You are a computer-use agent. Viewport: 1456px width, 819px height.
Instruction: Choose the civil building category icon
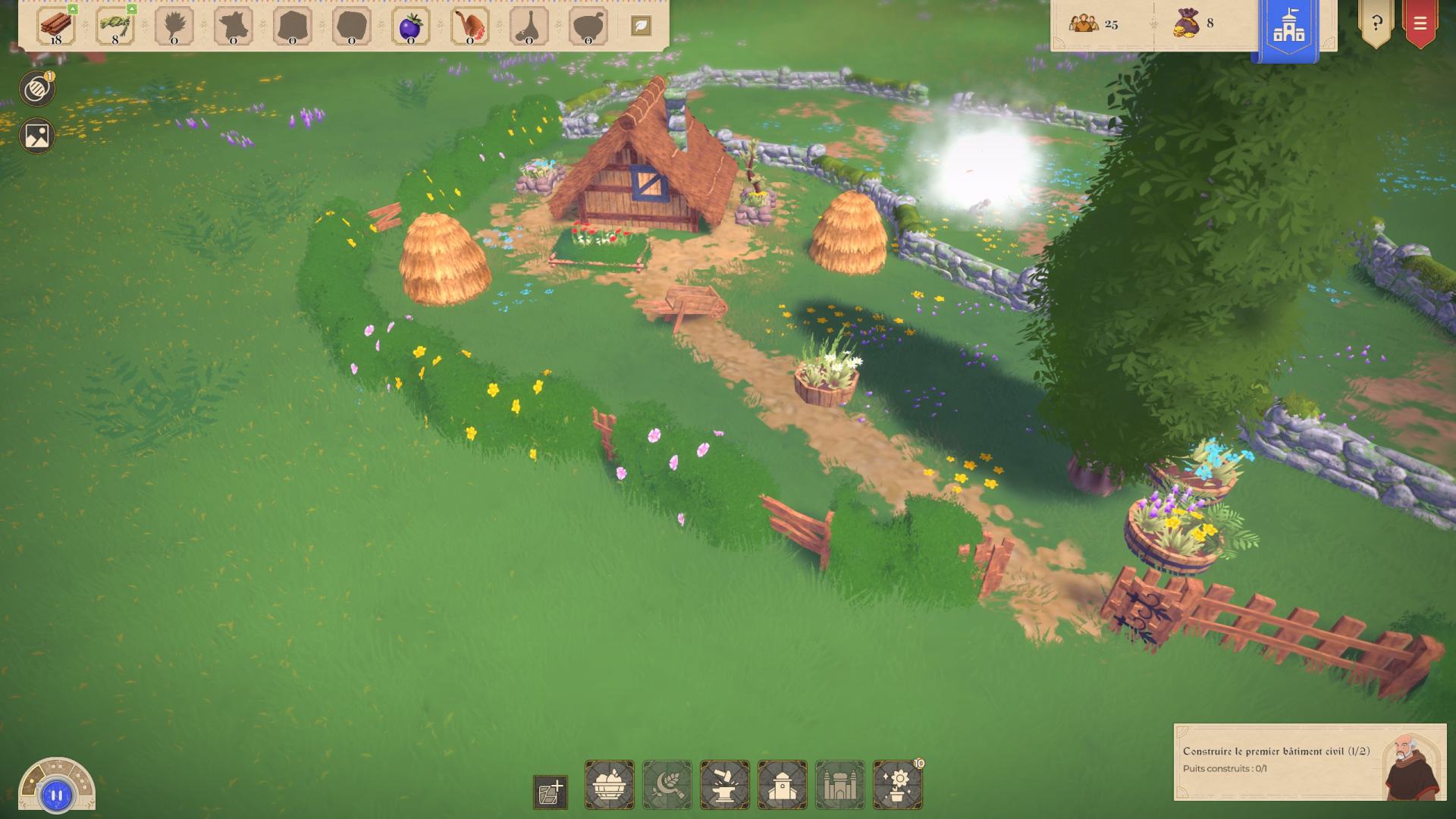click(x=783, y=785)
